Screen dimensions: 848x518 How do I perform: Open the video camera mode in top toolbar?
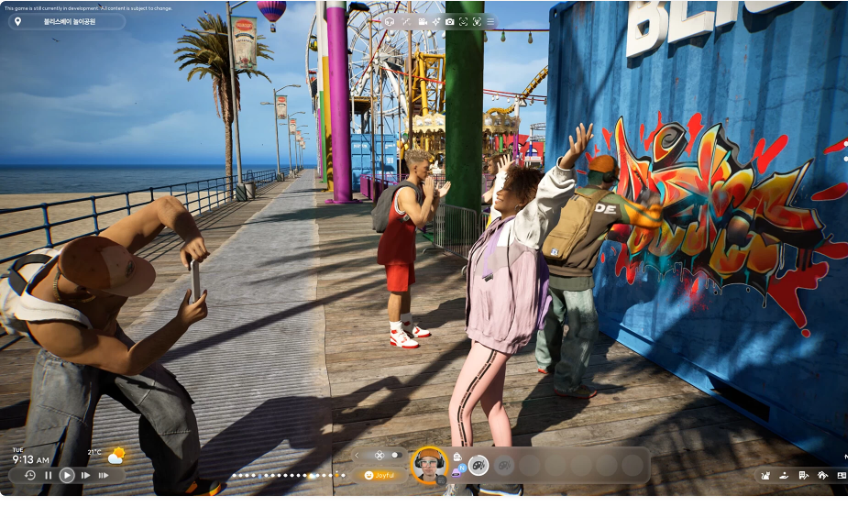423,21
